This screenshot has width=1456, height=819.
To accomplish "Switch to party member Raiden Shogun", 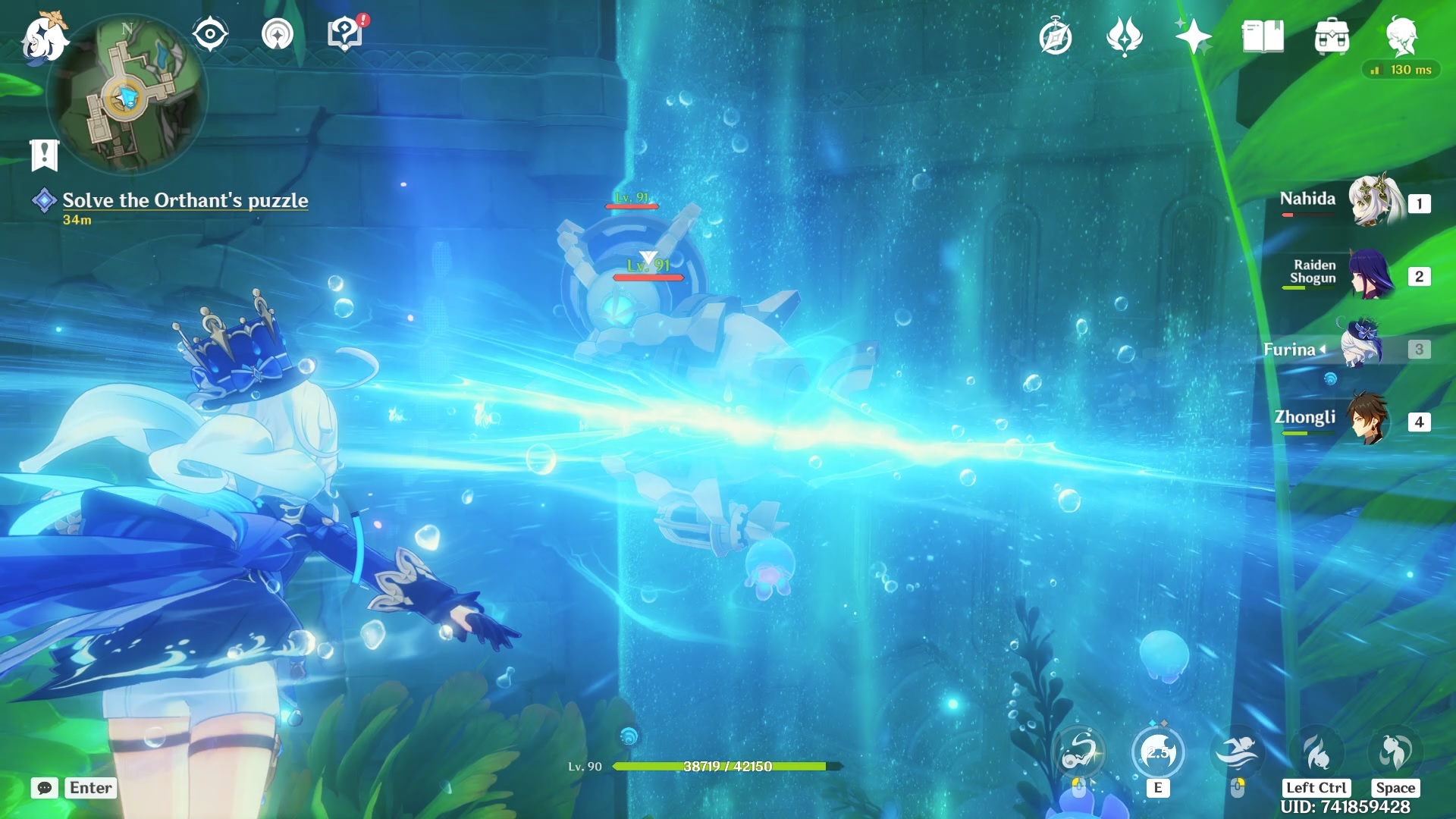I will pyautogui.click(x=1371, y=275).
